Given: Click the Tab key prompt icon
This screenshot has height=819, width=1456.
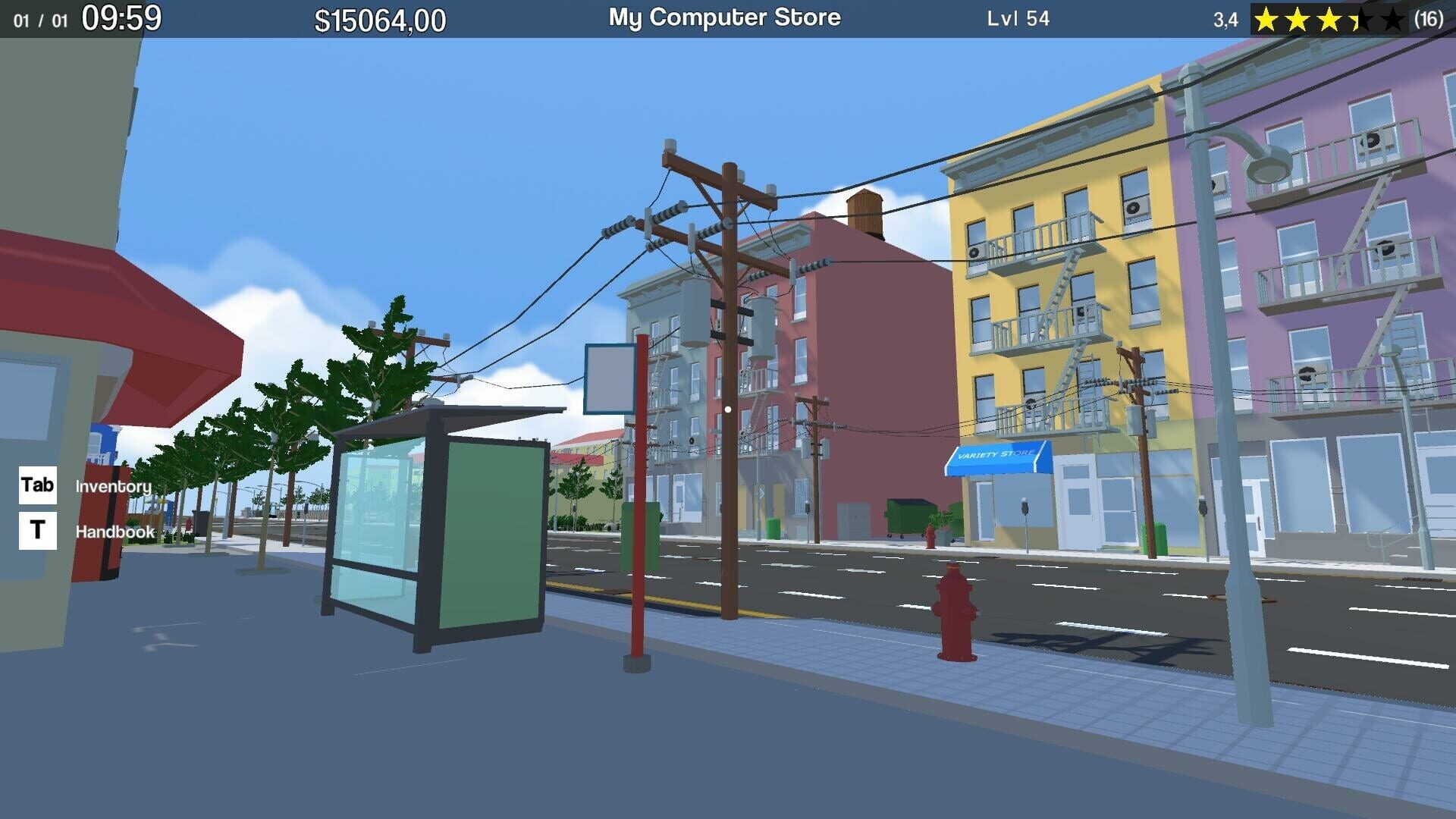Looking at the screenshot, I should pyautogui.click(x=36, y=486).
